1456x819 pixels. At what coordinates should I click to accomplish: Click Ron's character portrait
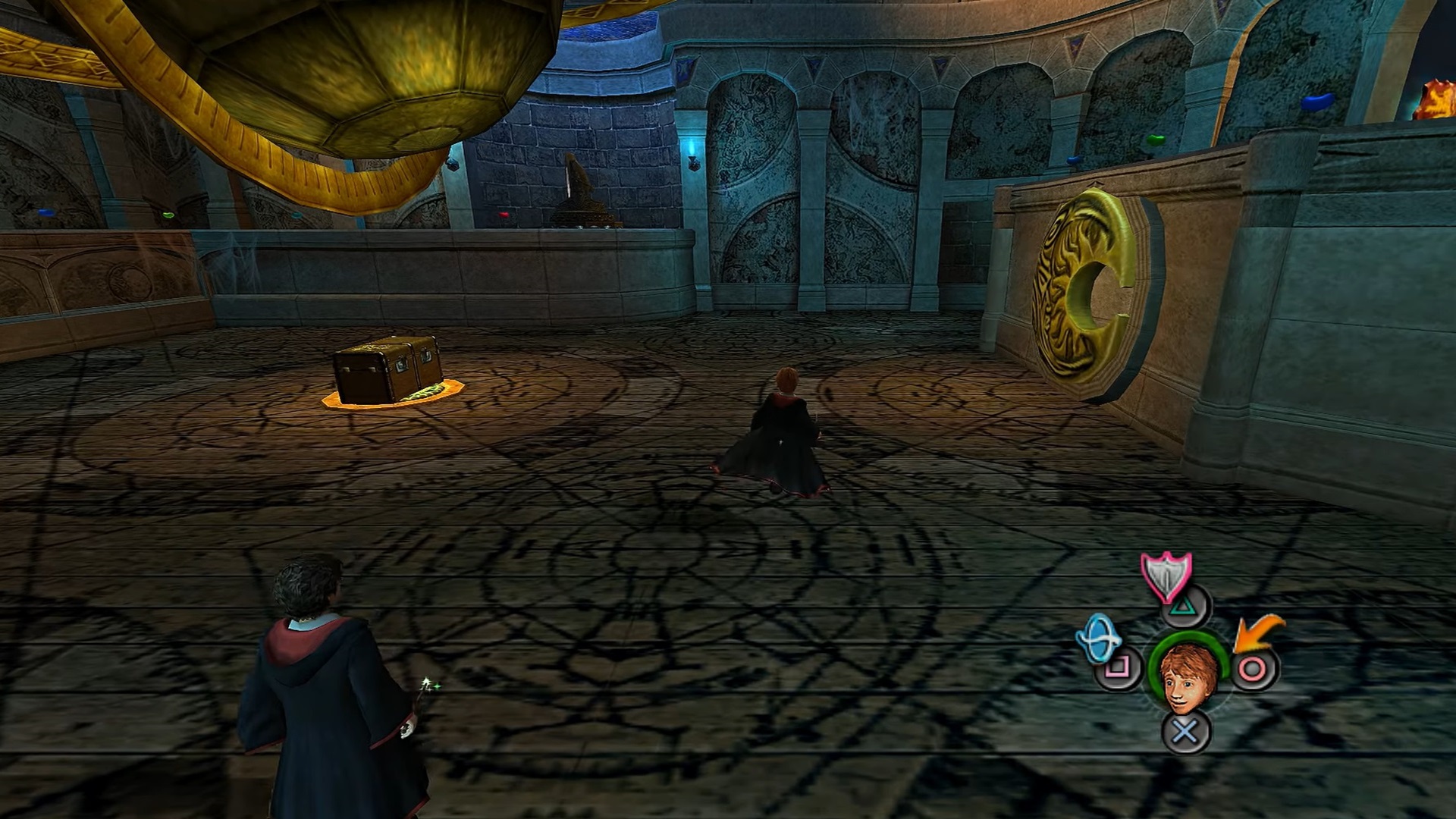tap(1188, 677)
